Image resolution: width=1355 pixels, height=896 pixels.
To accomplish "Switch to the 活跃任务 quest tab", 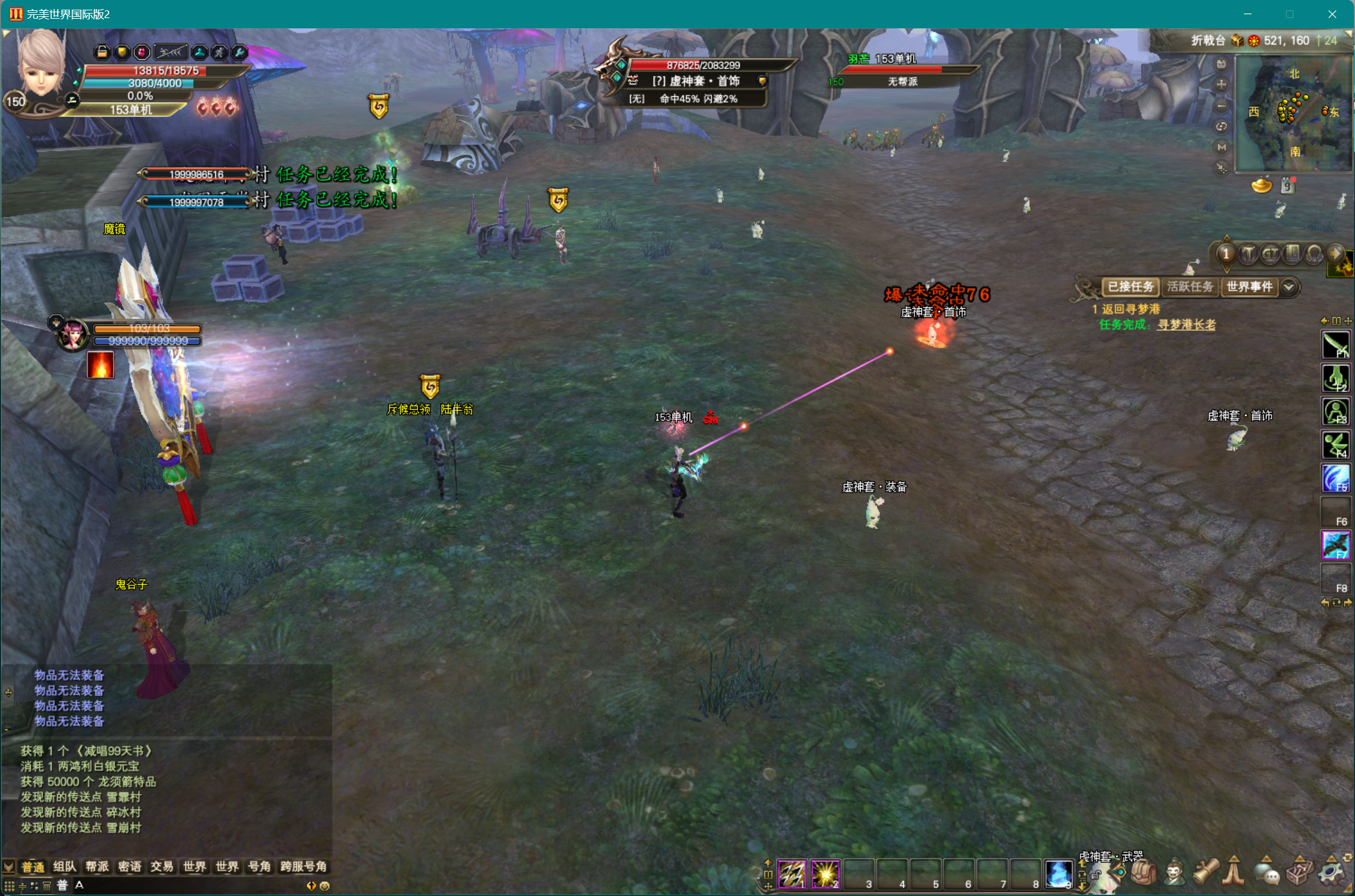I will tap(1190, 287).
